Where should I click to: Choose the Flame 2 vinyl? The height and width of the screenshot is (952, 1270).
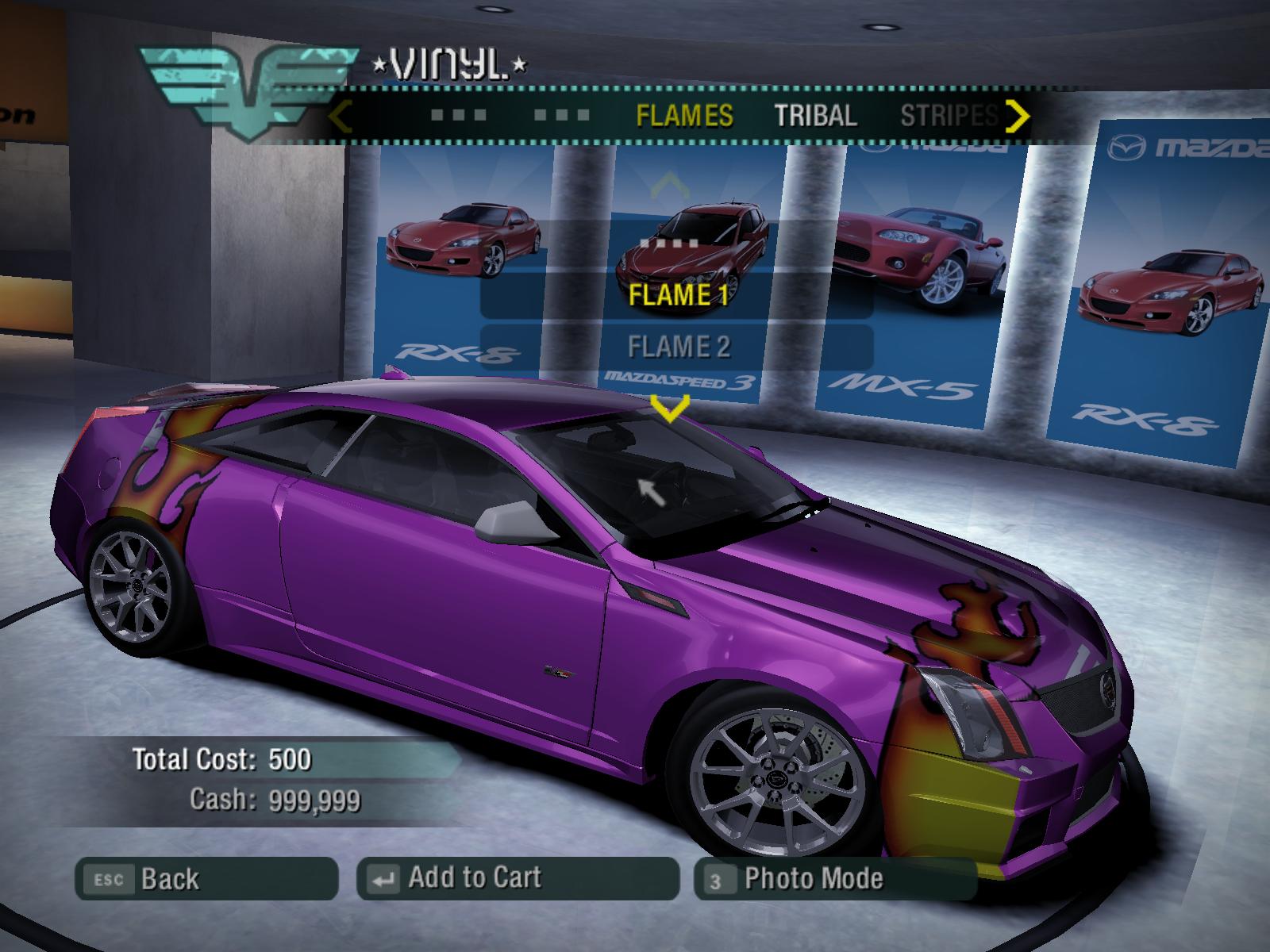(678, 347)
